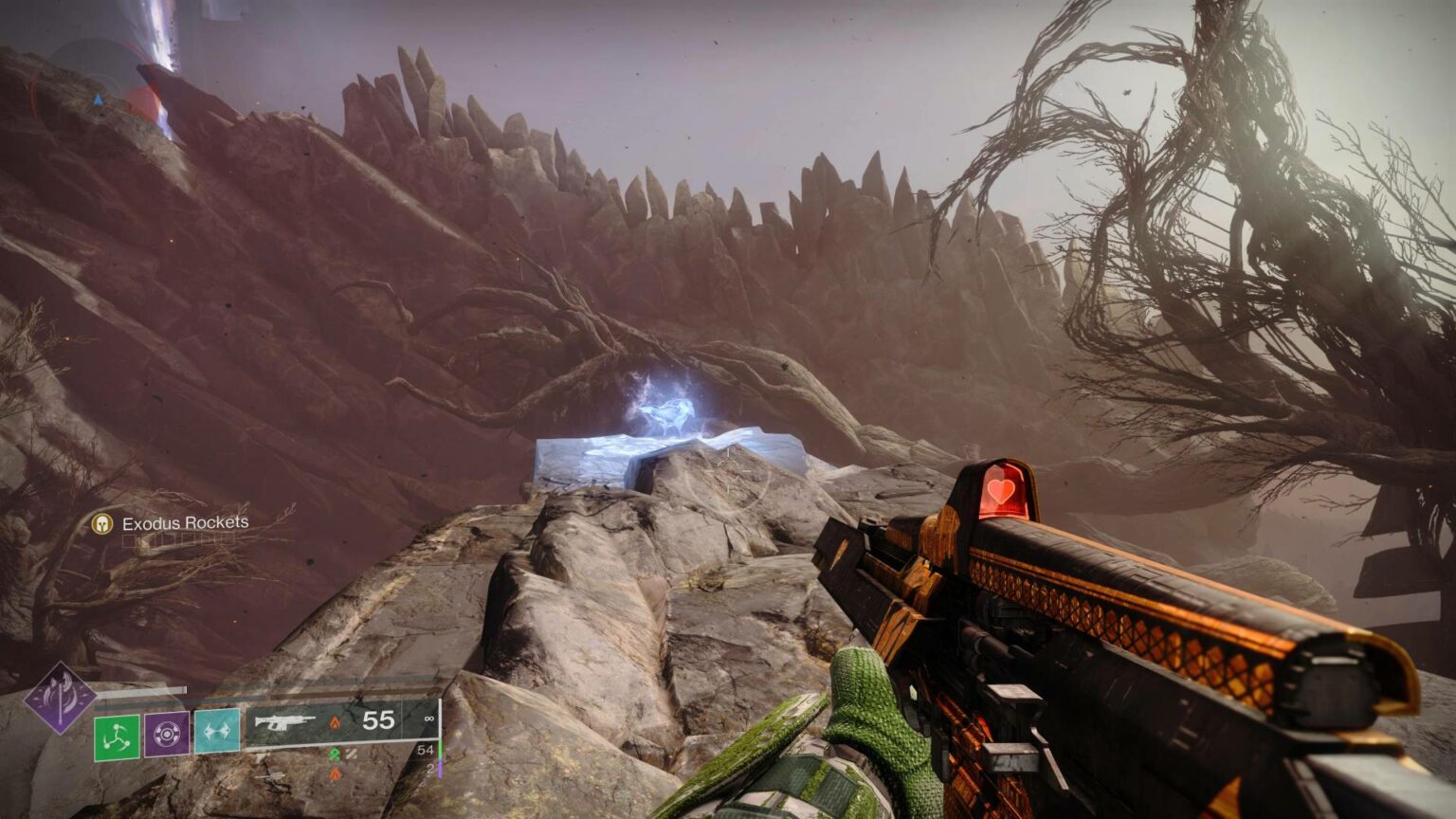Select the equipped auto rifle silhouette icon
Screen dimensions: 1456x819
[x=284, y=723]
